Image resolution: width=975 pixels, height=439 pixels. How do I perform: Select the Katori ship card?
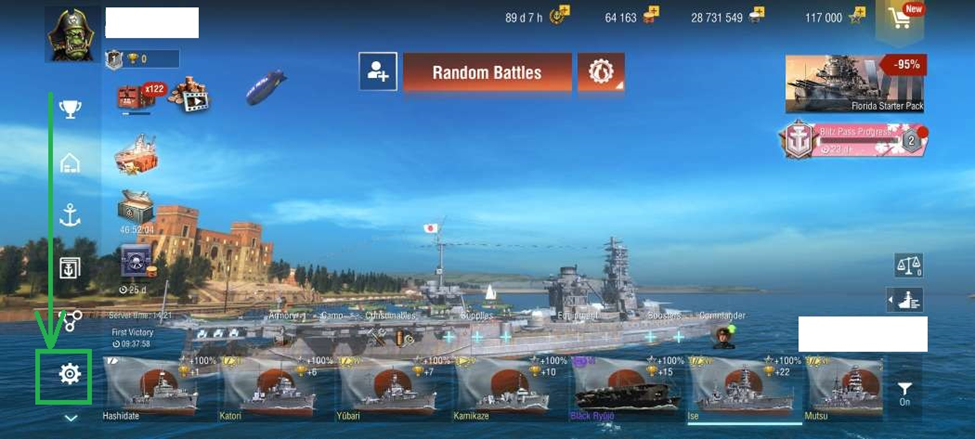coord(277,386)
